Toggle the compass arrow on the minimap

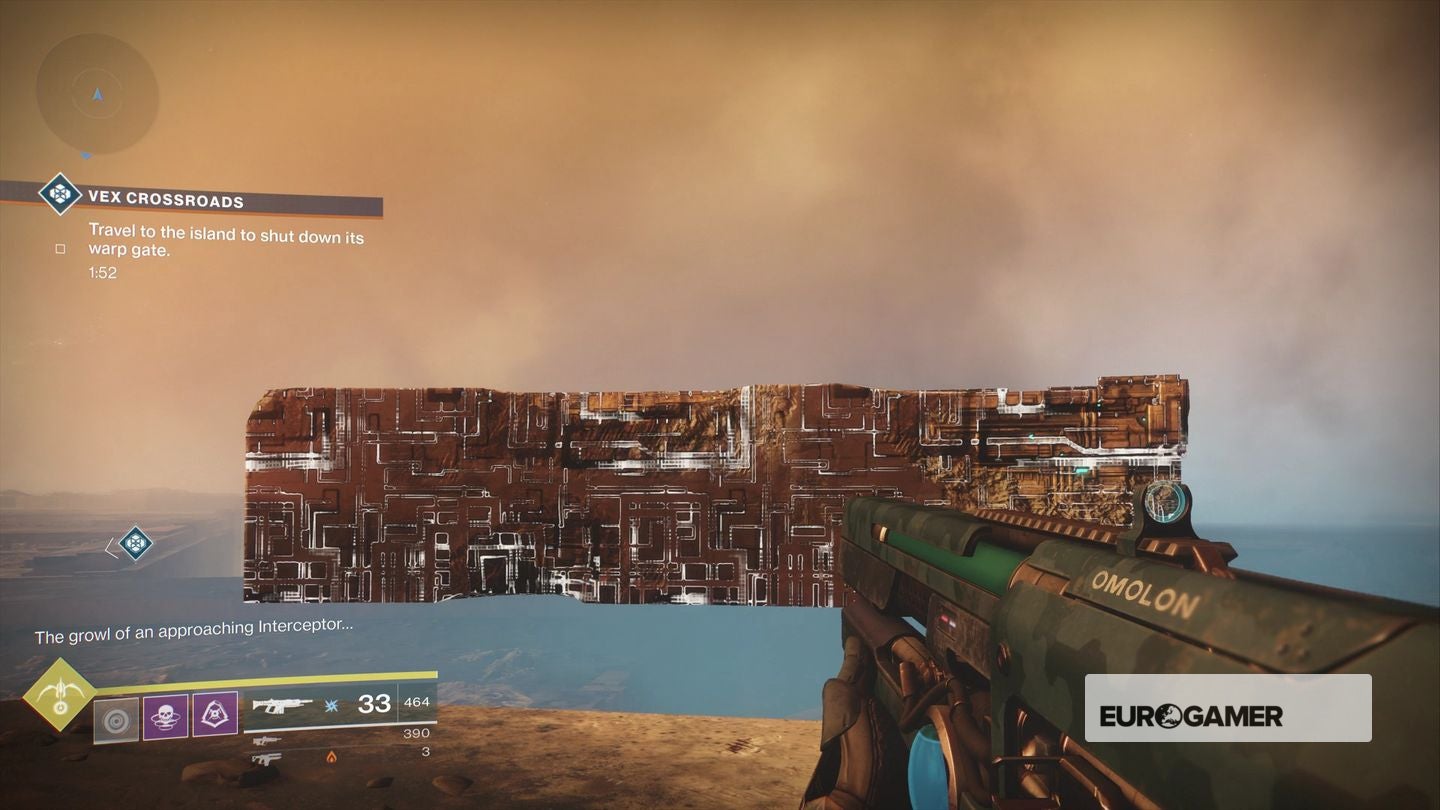tap(97, 95)
